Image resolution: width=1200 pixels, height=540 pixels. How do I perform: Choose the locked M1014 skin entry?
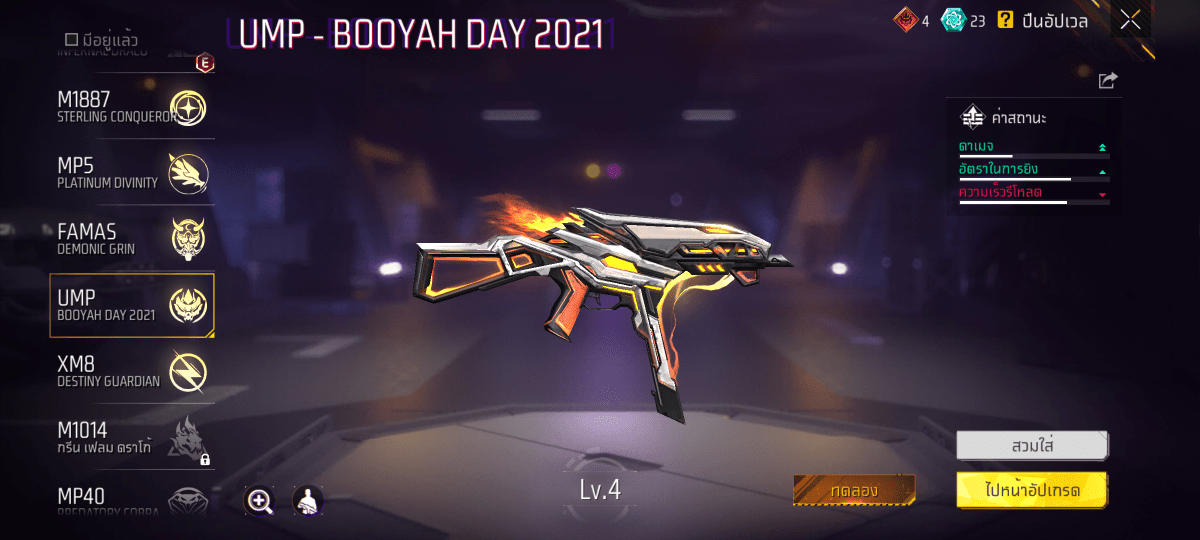pyautogui.click(x=130, y=437)
